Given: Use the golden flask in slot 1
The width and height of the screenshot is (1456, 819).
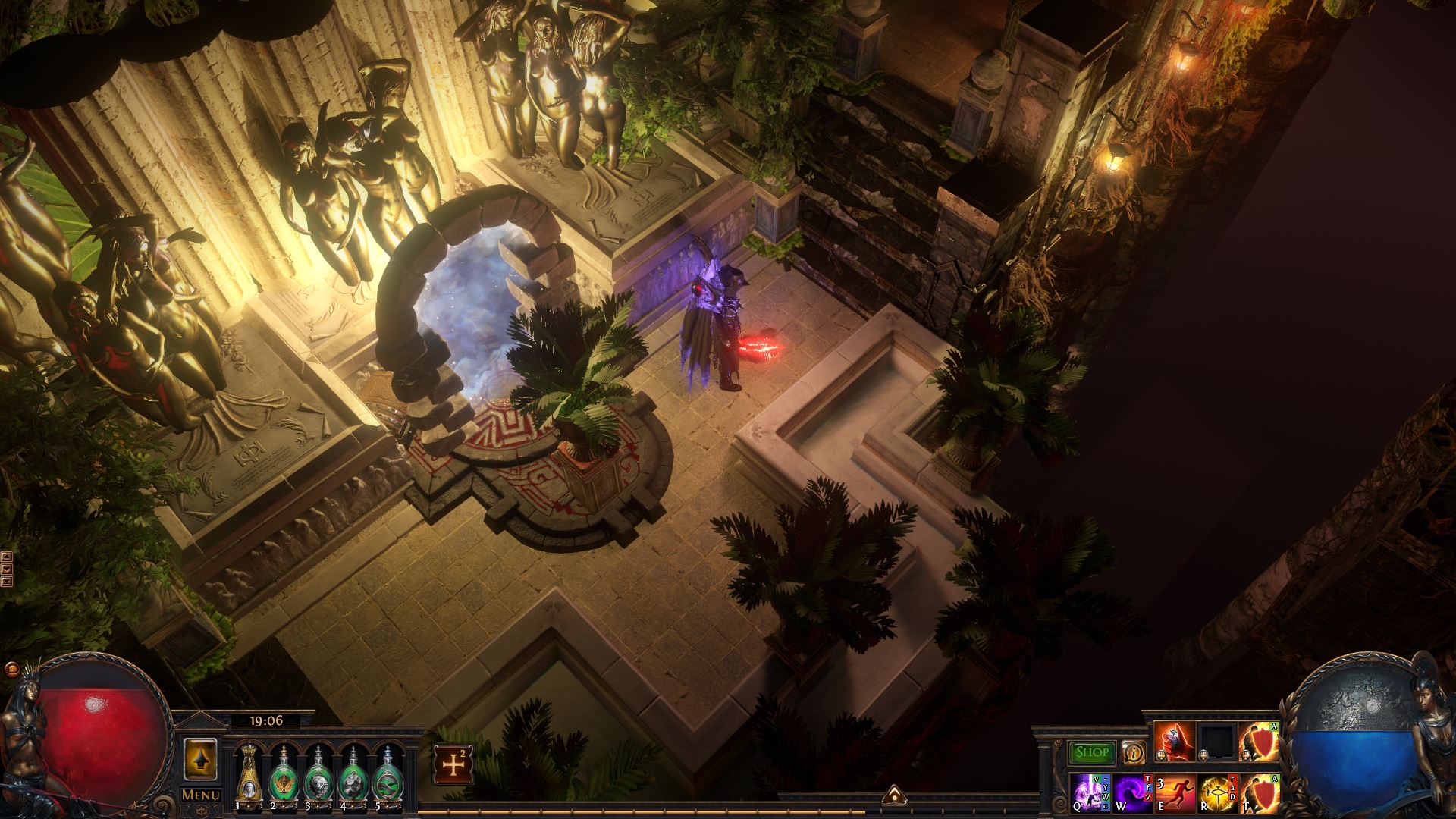Looking at the screenshot, I should pos(248,772).
